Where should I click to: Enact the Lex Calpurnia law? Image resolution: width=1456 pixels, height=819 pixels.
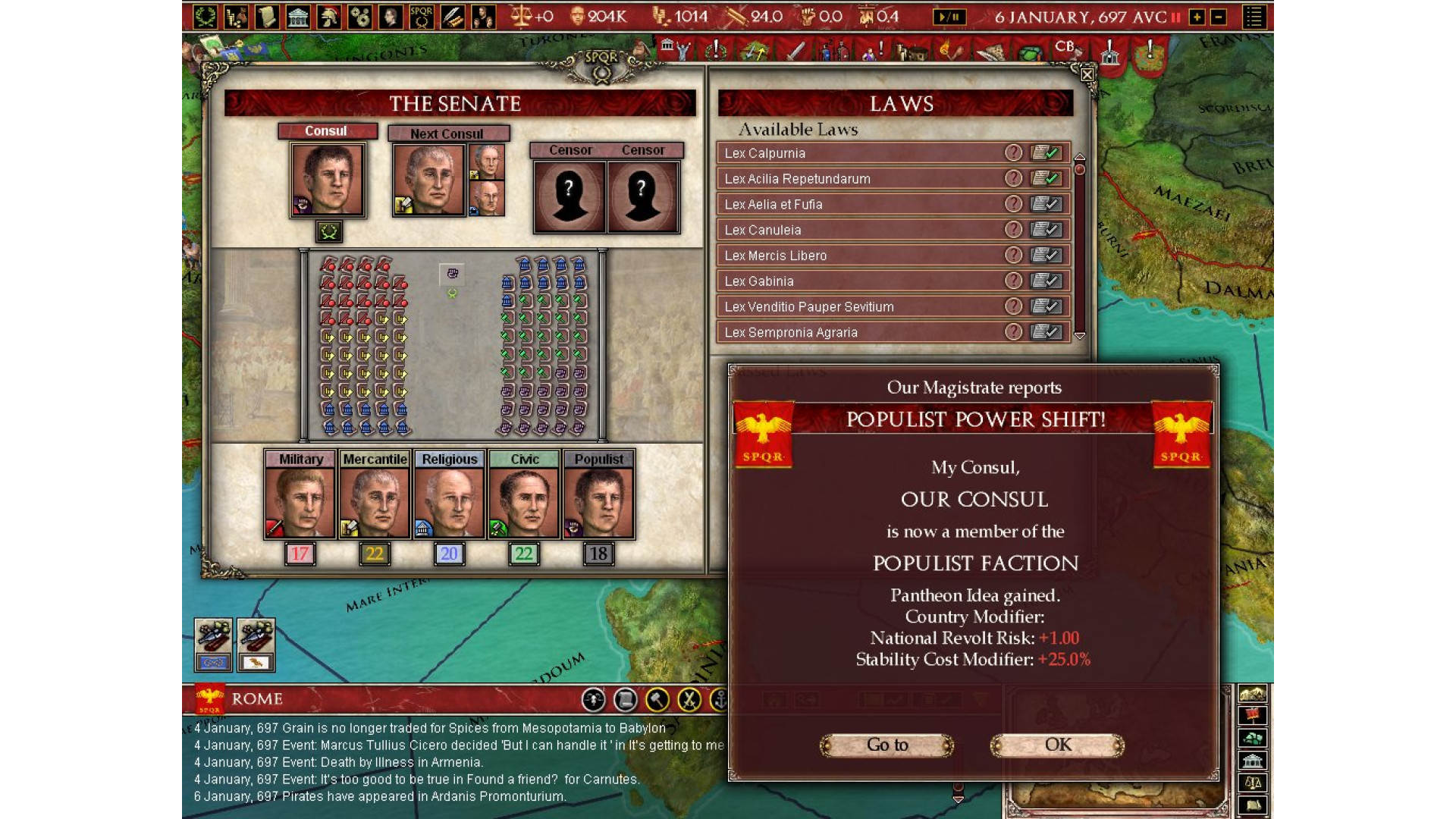coord(1046,153)
